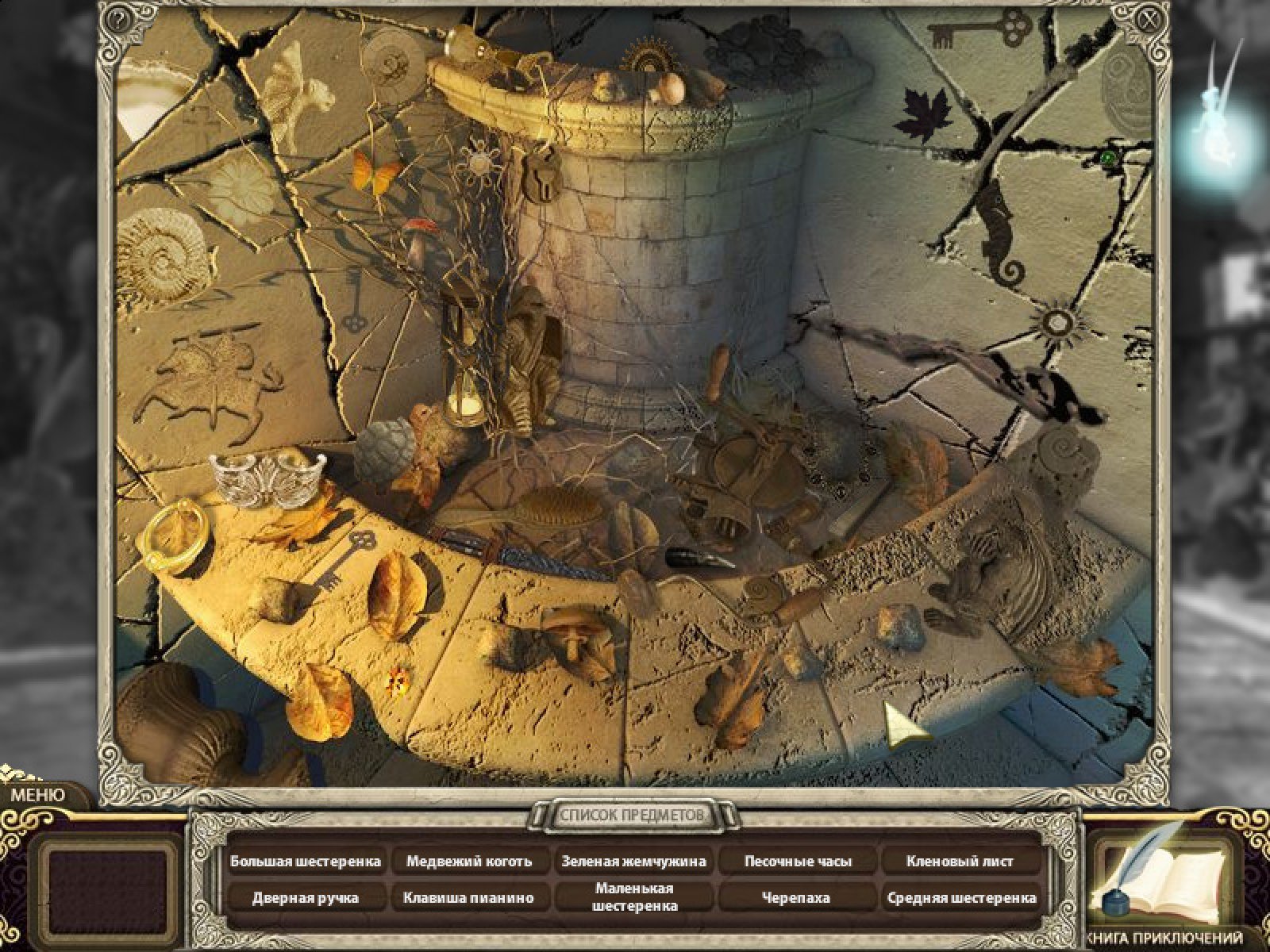Choose Песочные часы list entry

pos(797,861)
